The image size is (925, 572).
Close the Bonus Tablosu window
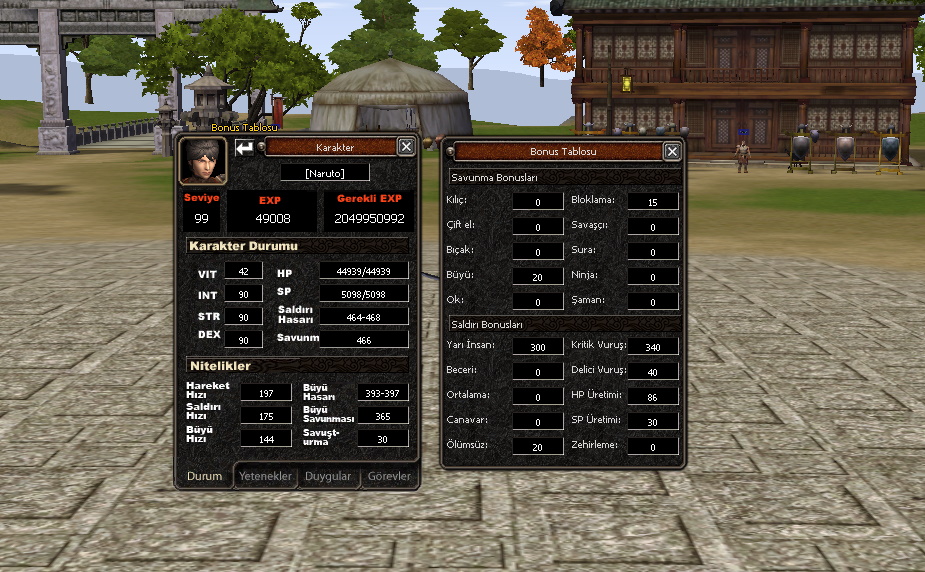click(x=672, y=151)
